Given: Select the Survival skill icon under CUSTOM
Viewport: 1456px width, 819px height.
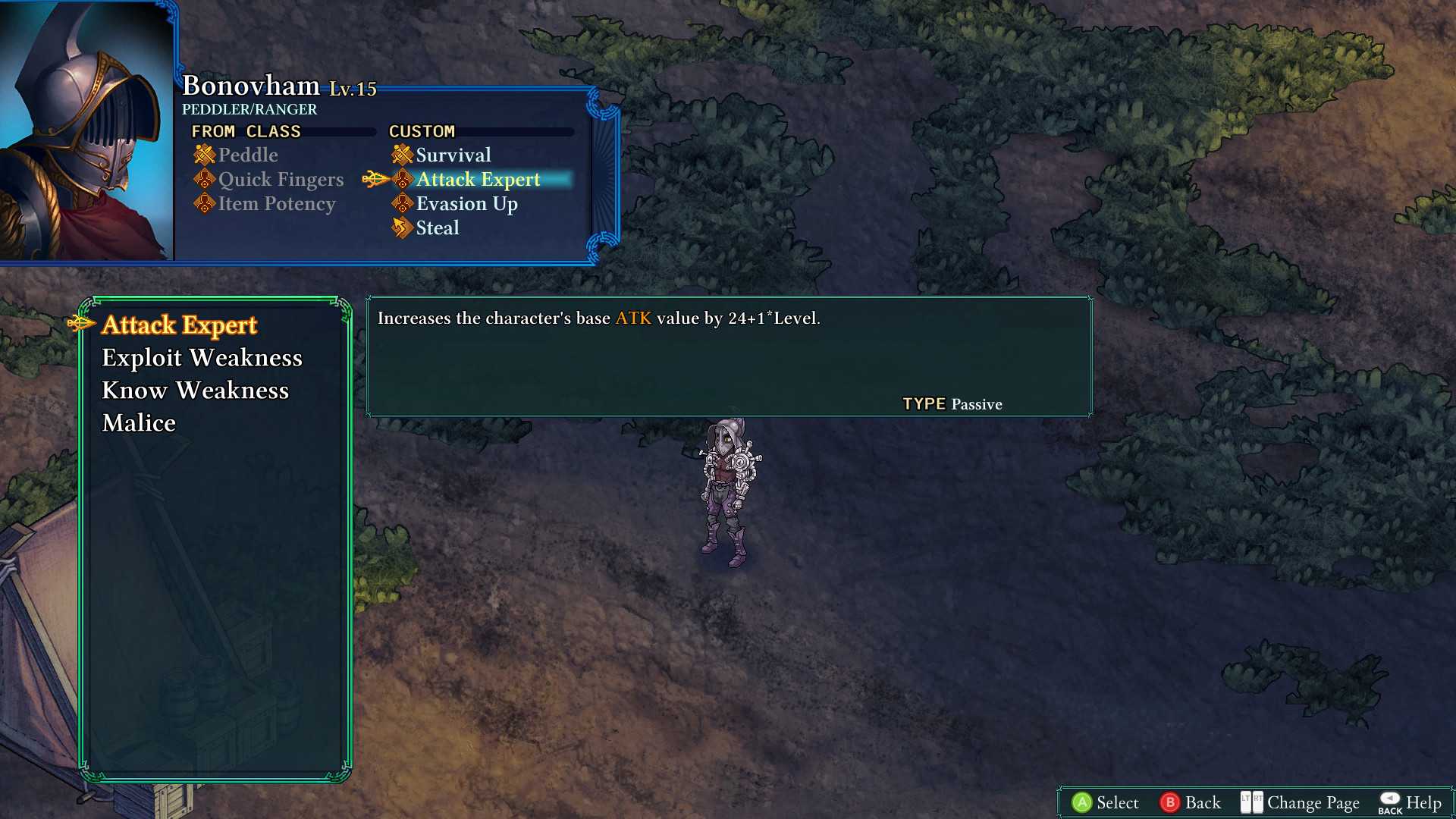Looking at the screenshot, I should (400, 154).
